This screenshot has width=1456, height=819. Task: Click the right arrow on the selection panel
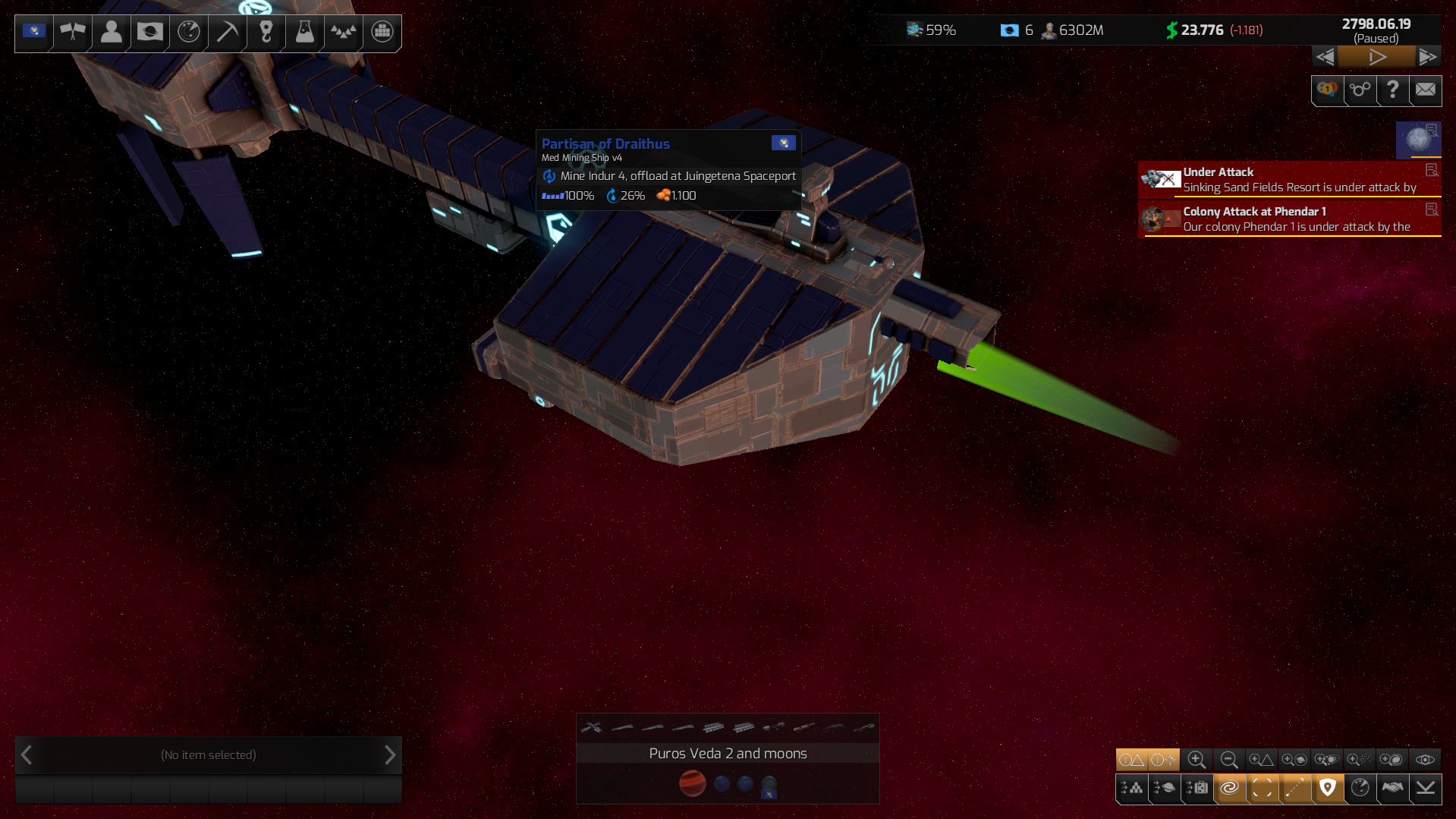(390, 754)
